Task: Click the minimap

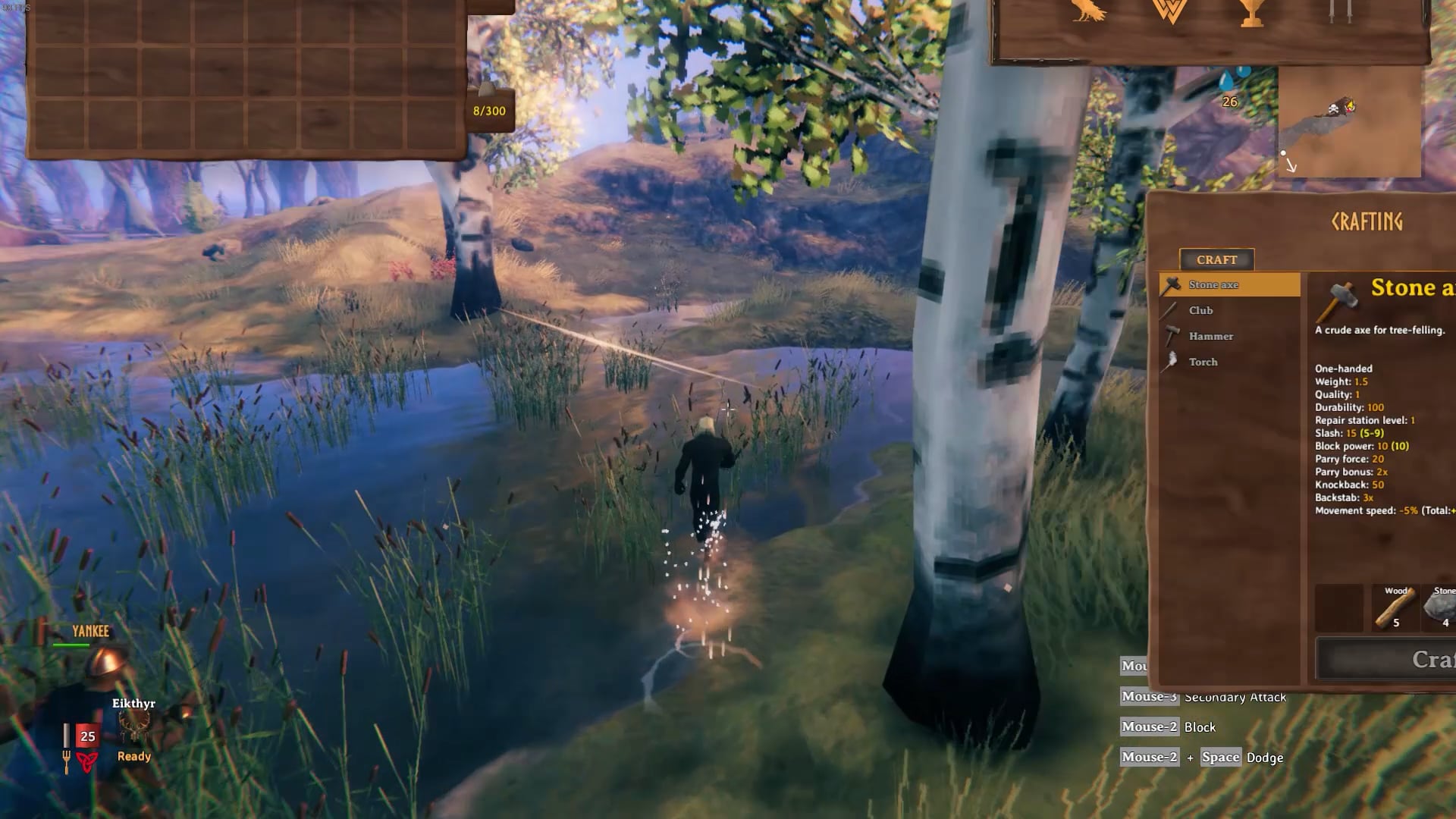Action: [1349, 123]
